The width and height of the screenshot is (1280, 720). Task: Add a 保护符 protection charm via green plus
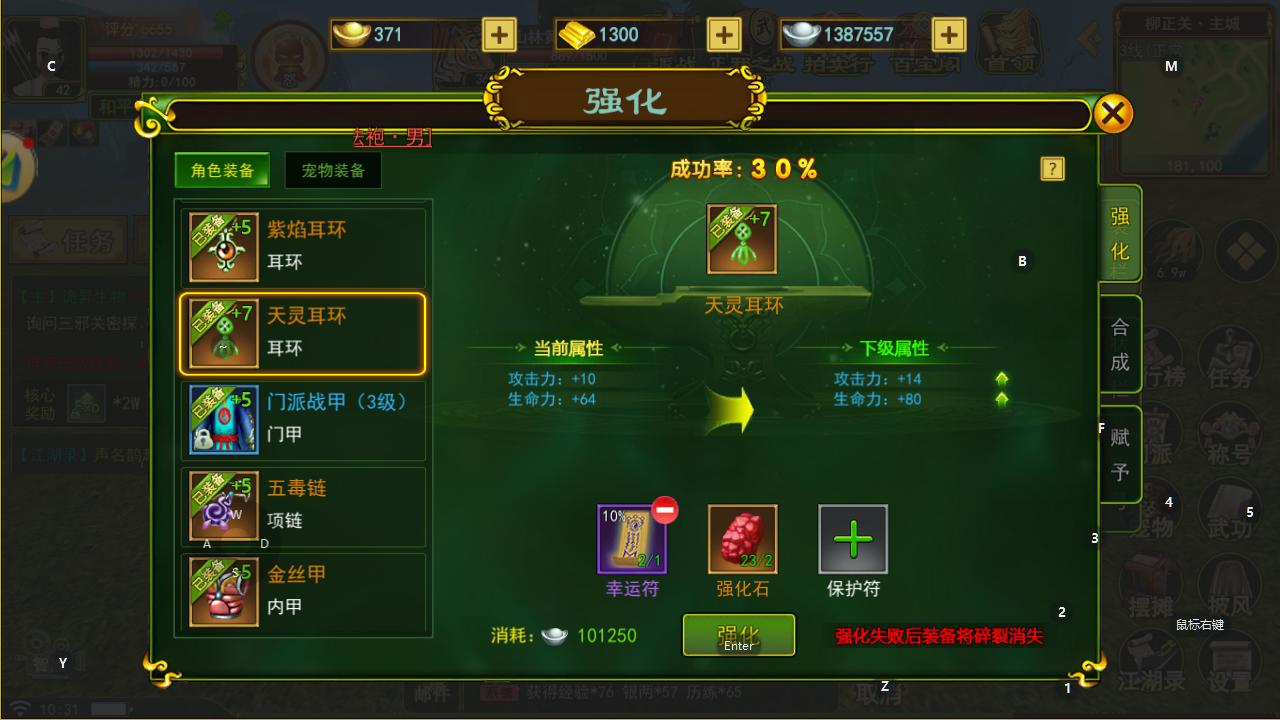coord(852,540)
